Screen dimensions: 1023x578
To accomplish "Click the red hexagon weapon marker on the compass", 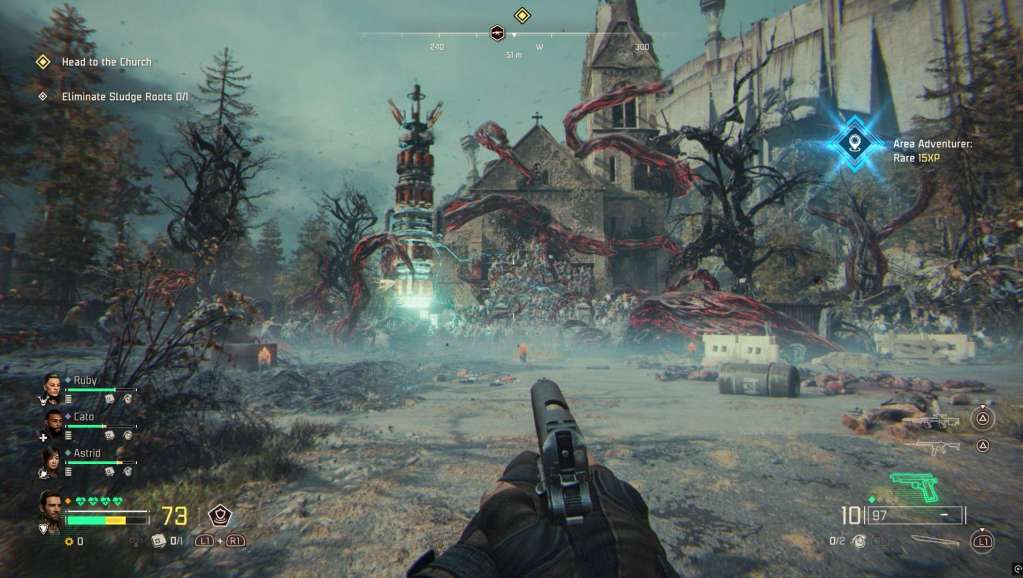I will point(497,34).
